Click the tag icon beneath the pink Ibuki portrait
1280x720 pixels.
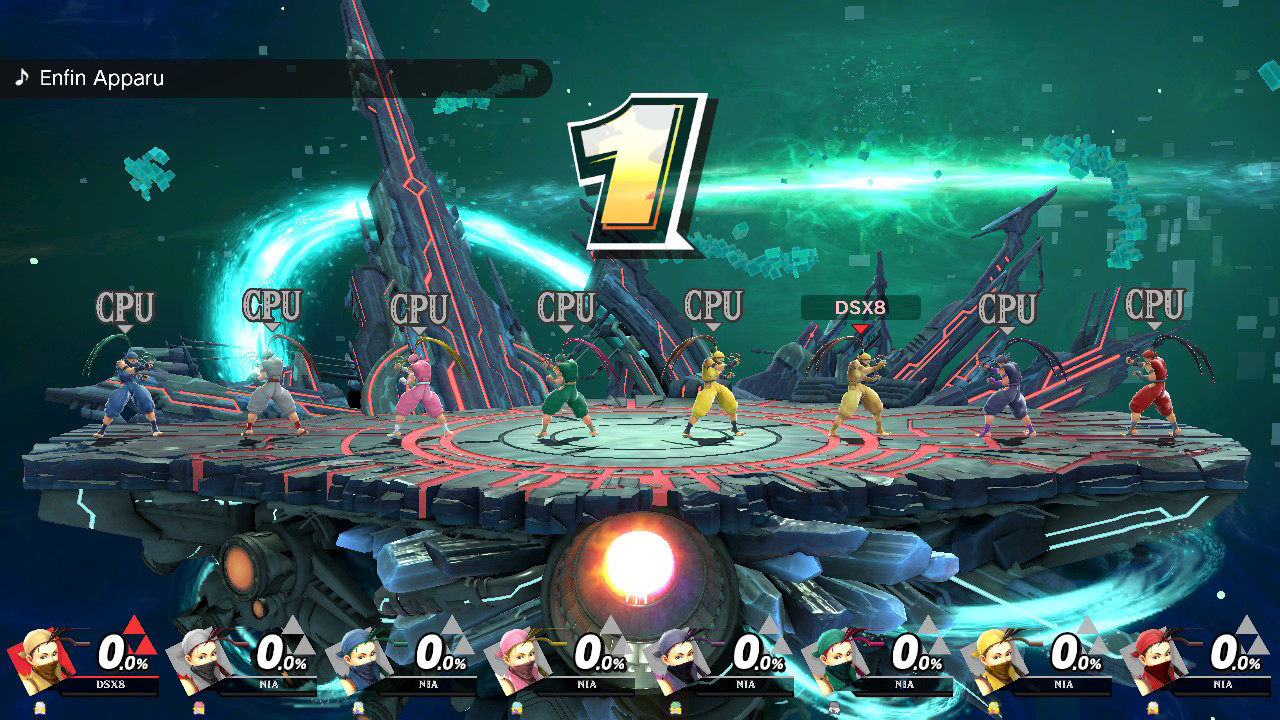pos(517,707)
